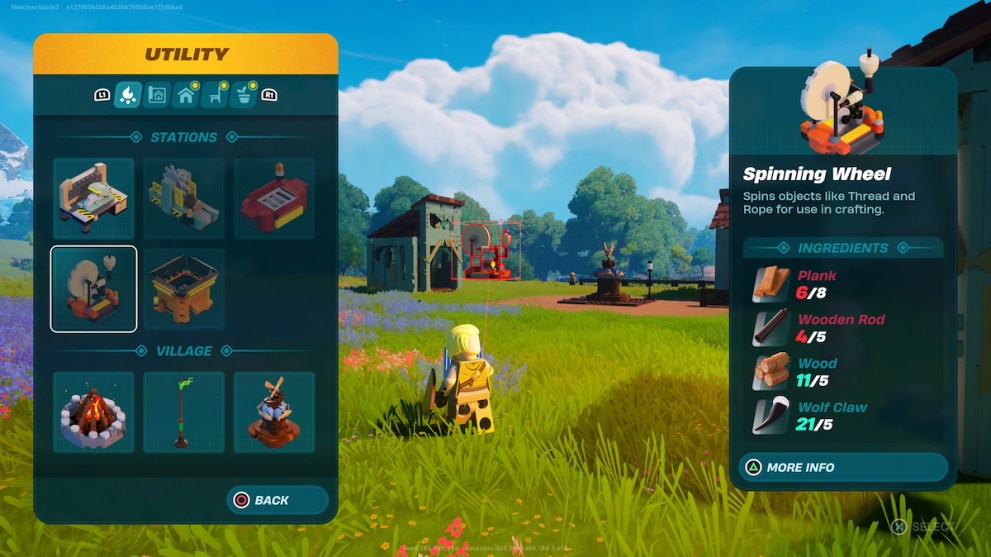Image resolution: width=991 pixels, height=557 pixels.
Task: Switch to the house building tab
Action: [x=185, y=95]
